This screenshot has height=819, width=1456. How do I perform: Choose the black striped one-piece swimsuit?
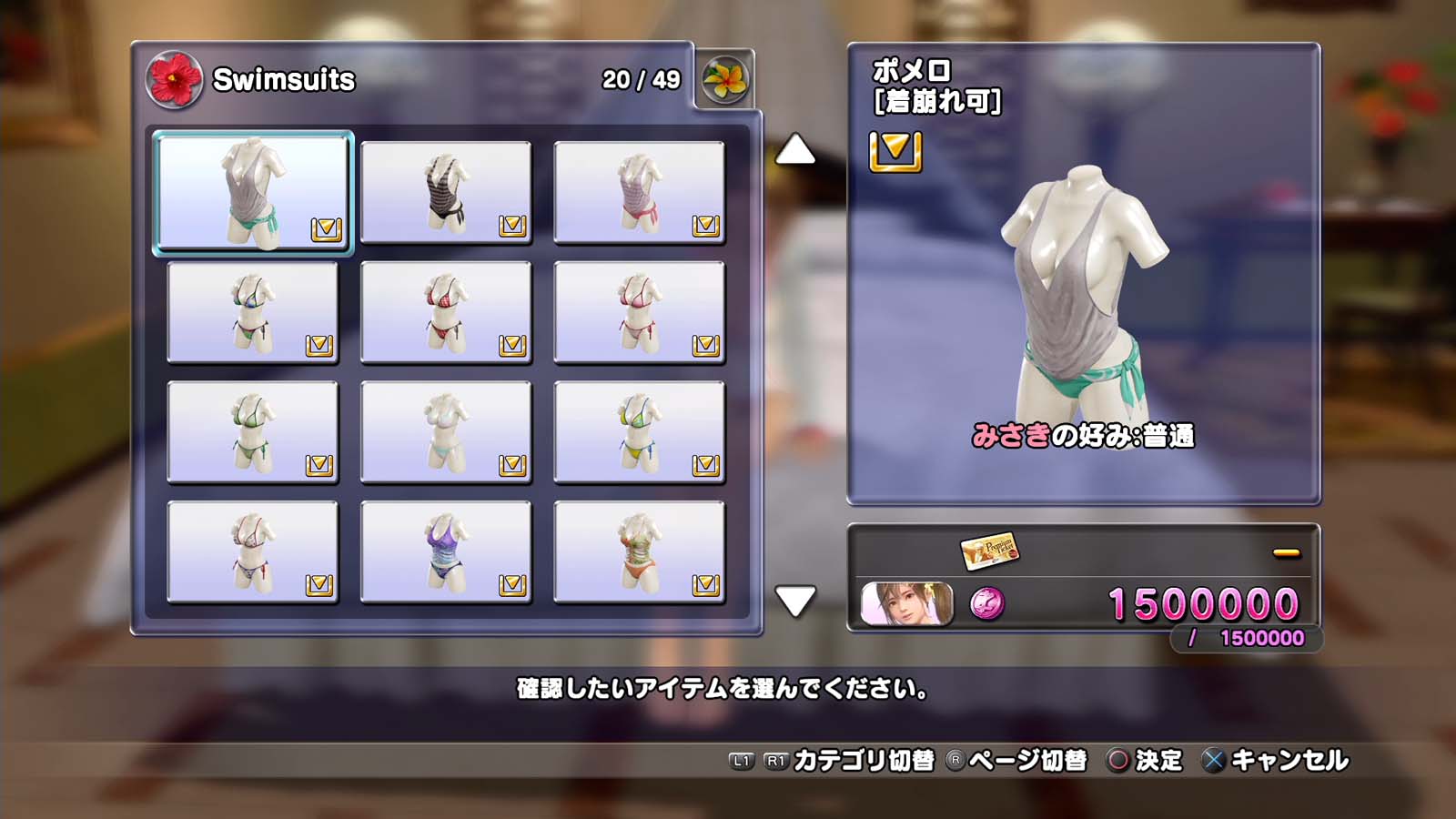446,193
